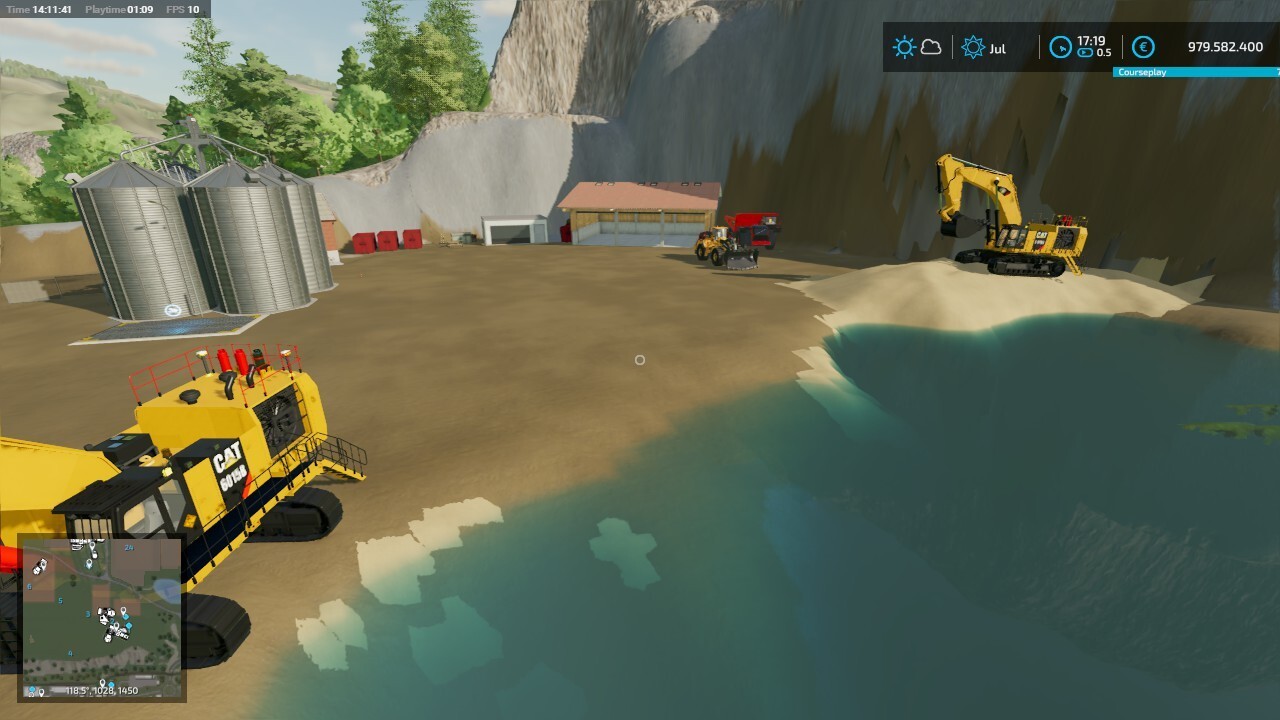Viewport: 1280px width, 720px height.
Task: Open the minimap in the corner
Action: [101, 617]
